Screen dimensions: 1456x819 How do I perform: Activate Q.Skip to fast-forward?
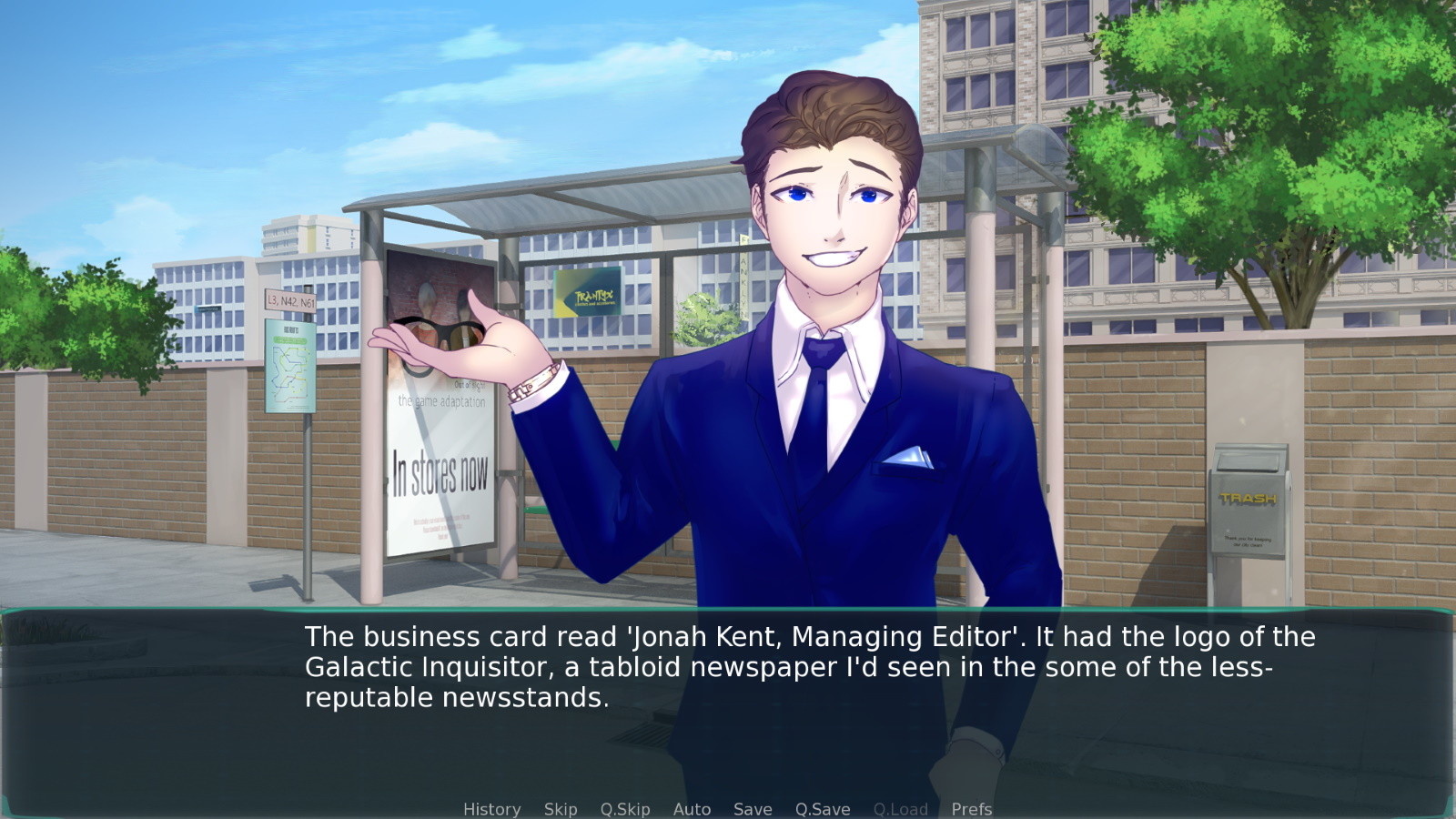(625, 809)
